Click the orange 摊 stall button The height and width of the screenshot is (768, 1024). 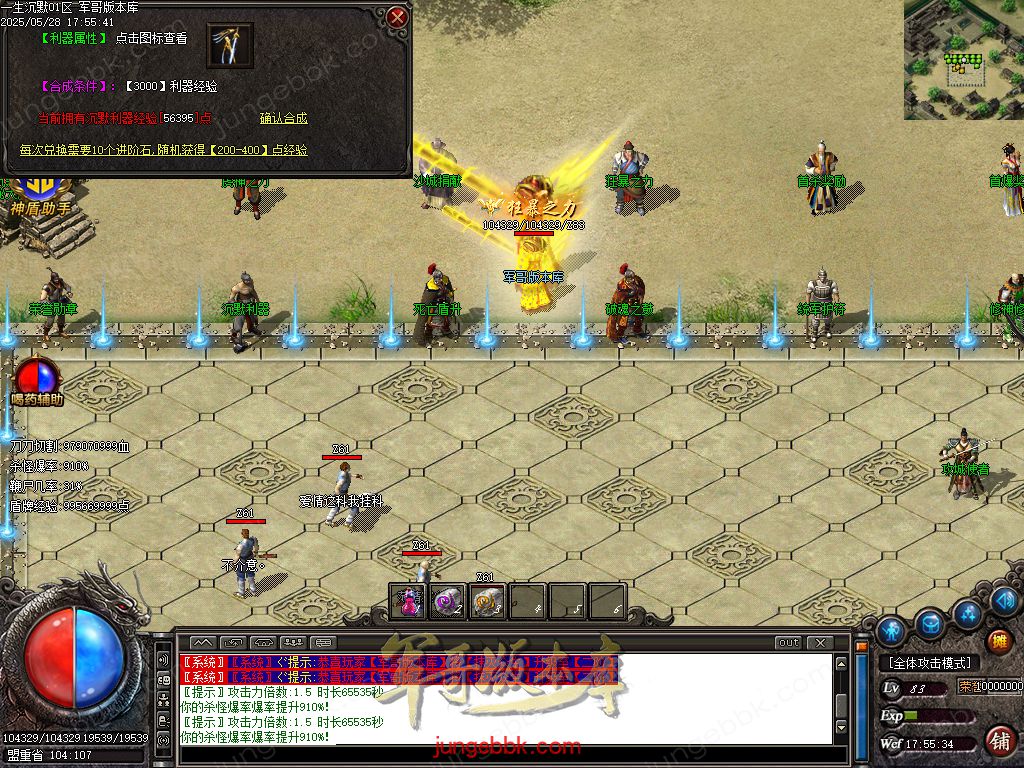(998, 640)
